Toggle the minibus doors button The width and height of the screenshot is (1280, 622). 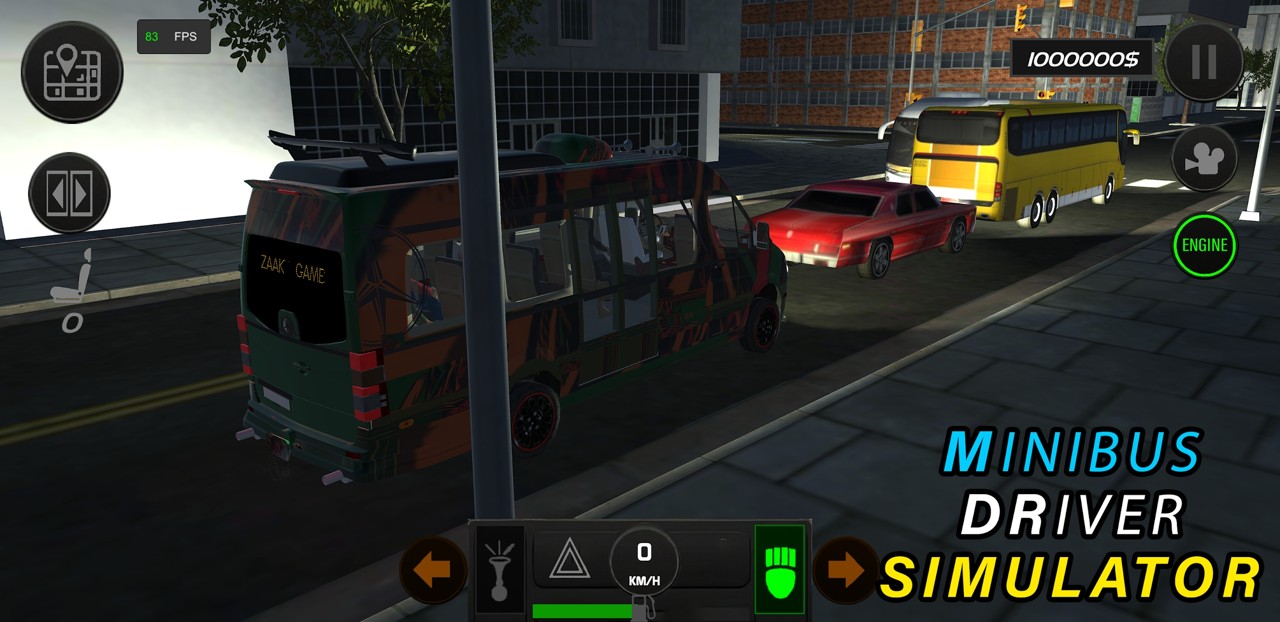tap(69, 192)
